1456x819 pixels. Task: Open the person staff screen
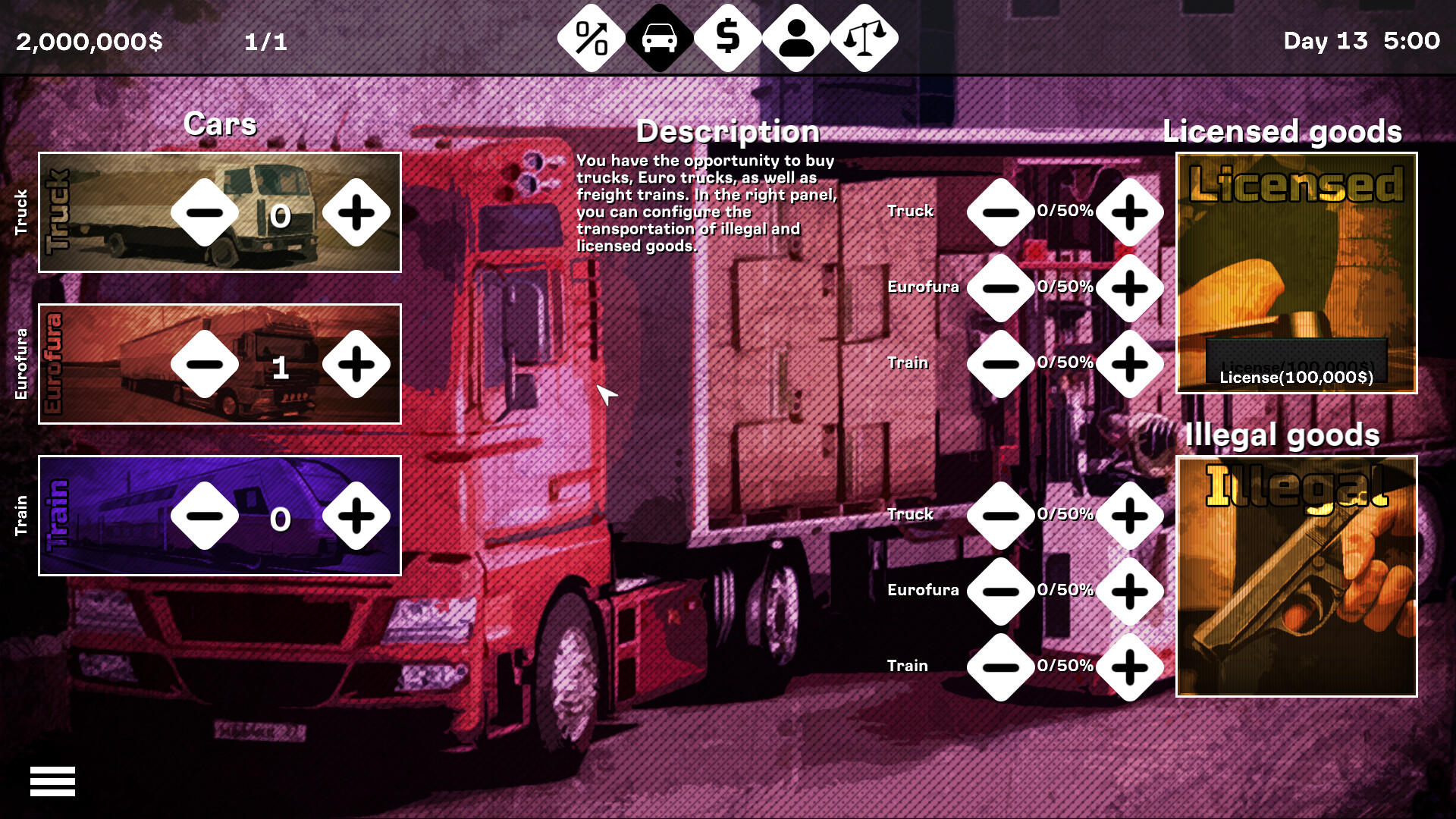click(x=795, y=36)
